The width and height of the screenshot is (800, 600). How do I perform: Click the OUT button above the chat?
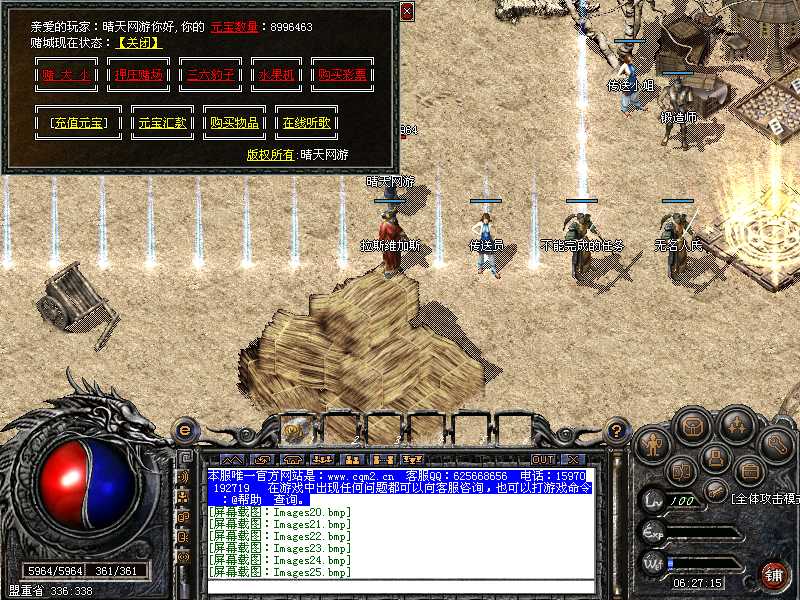coord(543,459)
